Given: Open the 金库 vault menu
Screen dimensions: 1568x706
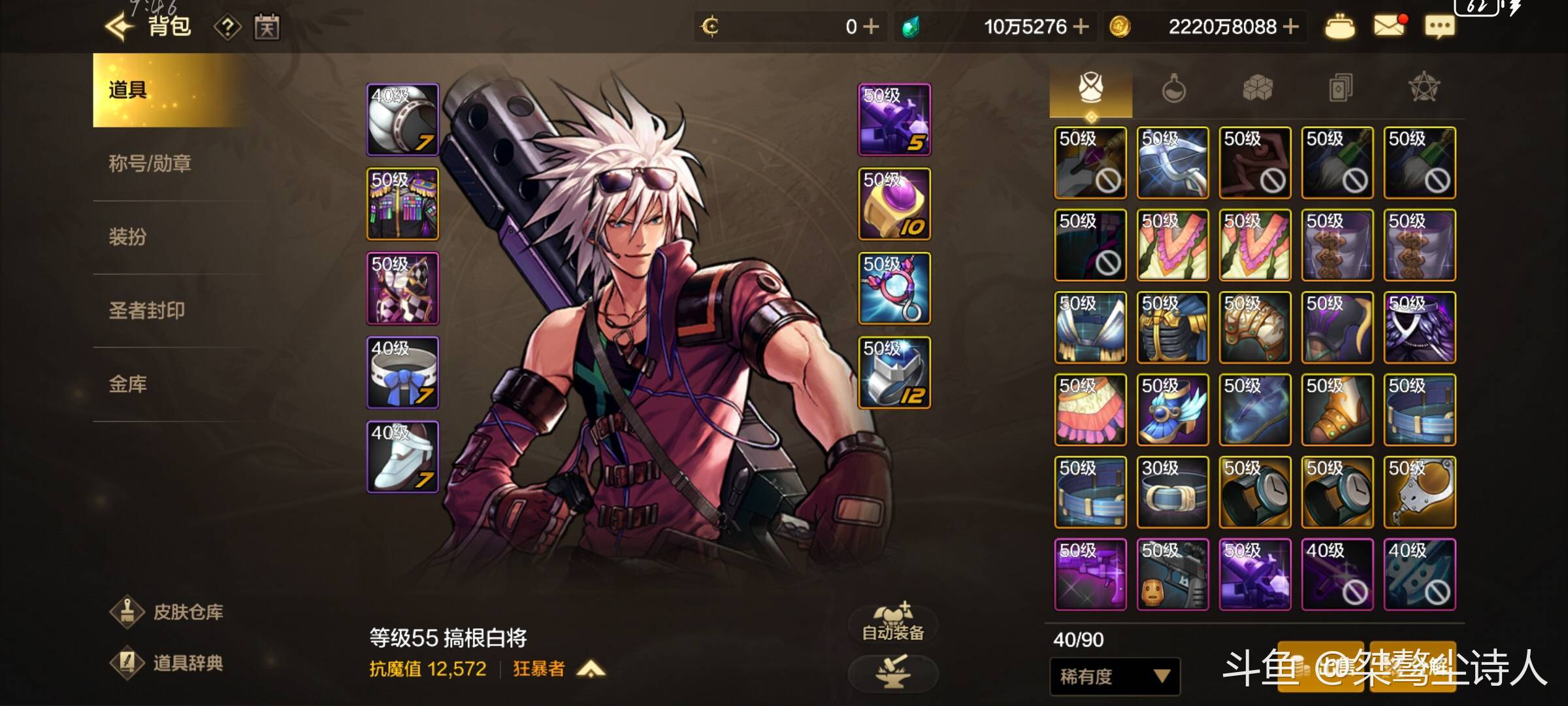Looking at the screenshot, I should pyautogui.click(x=127, y=384).
